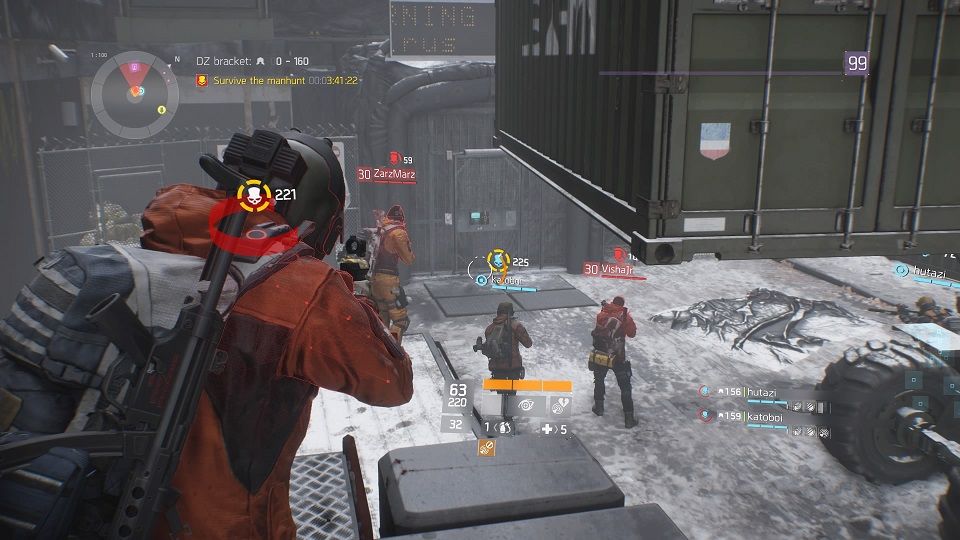Open the circular radar minimap
Viewport: 960px width, 540px height.
(x=134, y=95)
